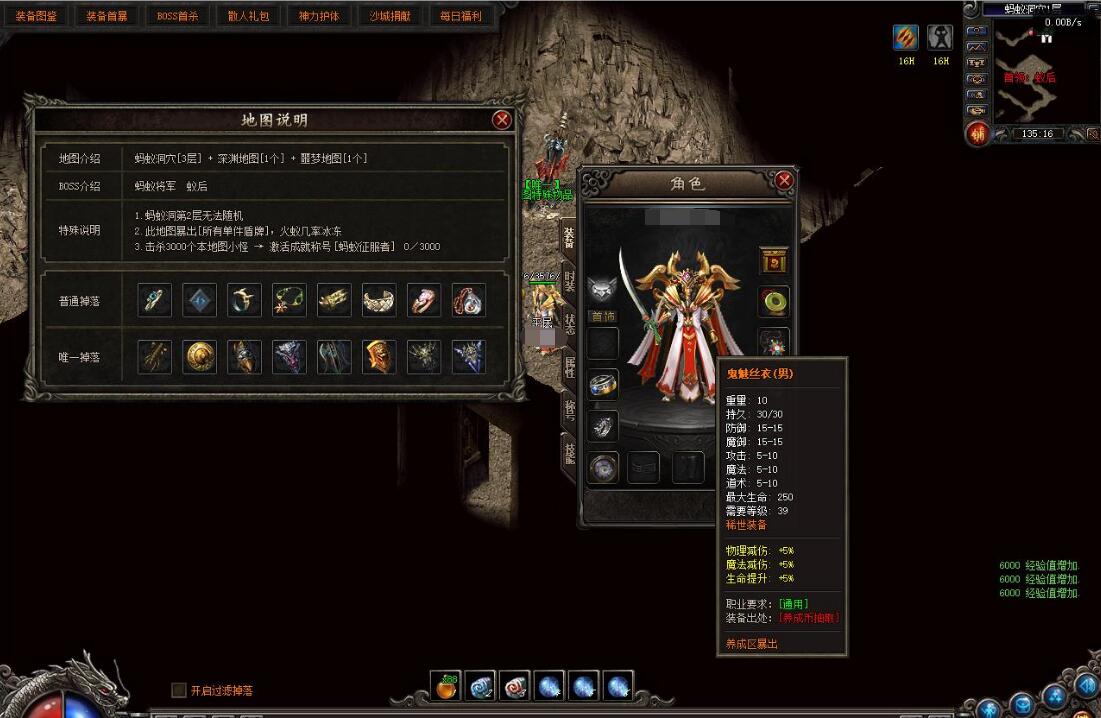
Task: Close the 角色 character window
Action: click(784, 180)
